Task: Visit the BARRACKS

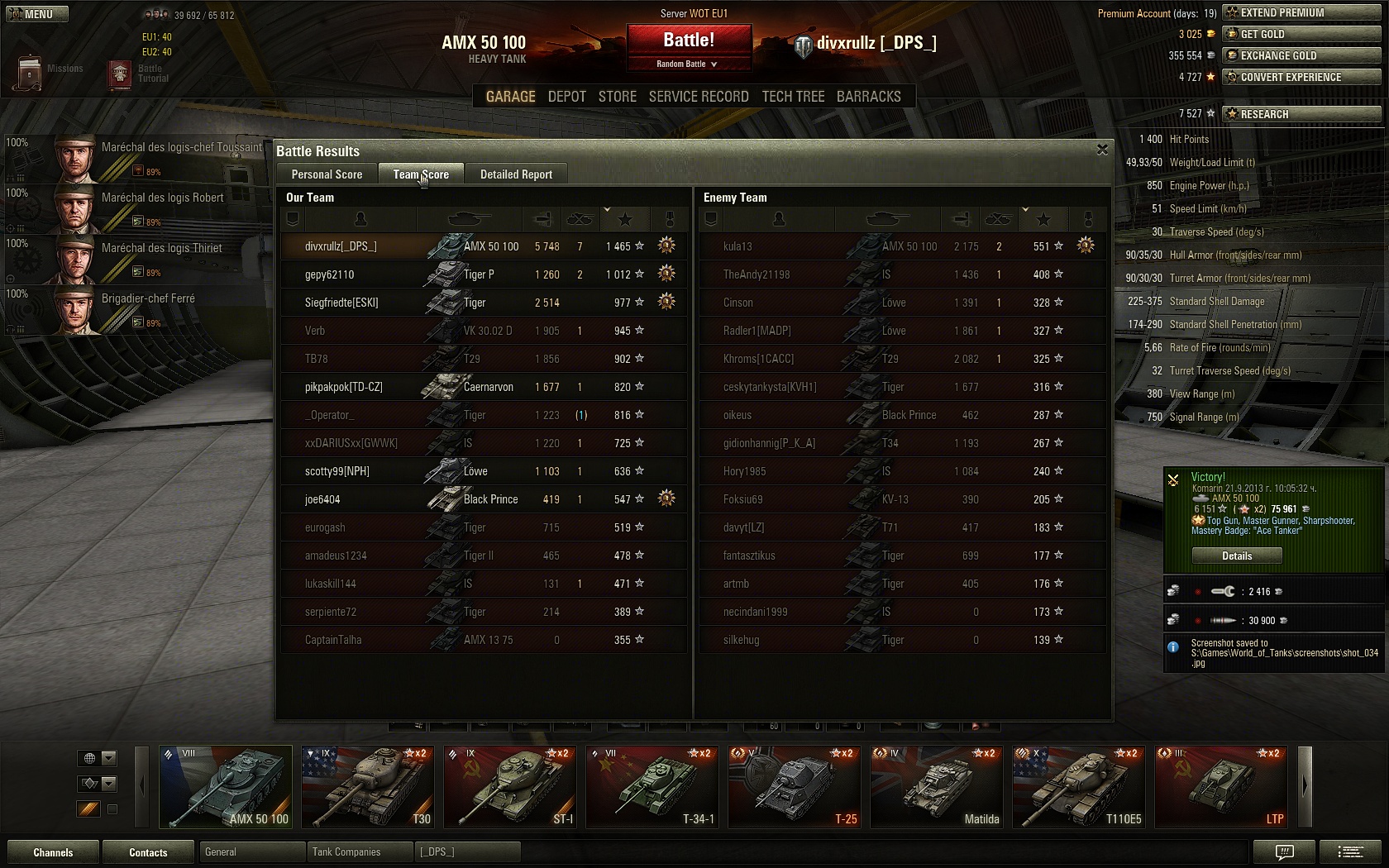Action: [868, 97]
